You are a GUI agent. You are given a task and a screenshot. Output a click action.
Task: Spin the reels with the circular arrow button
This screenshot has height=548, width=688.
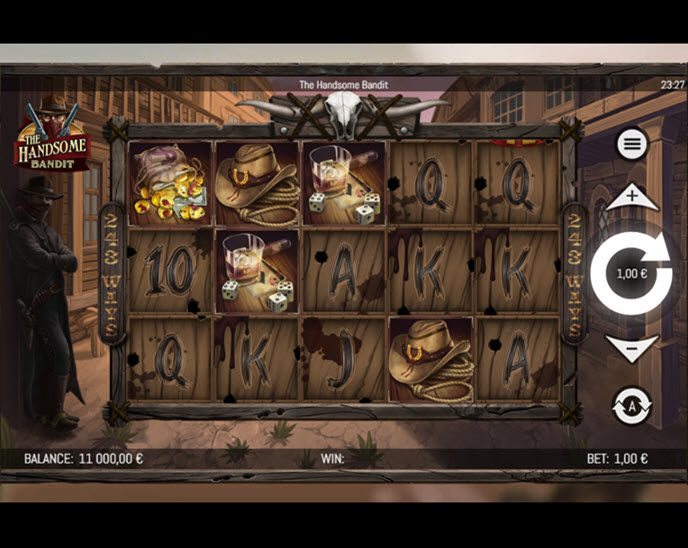pos(631,272)
